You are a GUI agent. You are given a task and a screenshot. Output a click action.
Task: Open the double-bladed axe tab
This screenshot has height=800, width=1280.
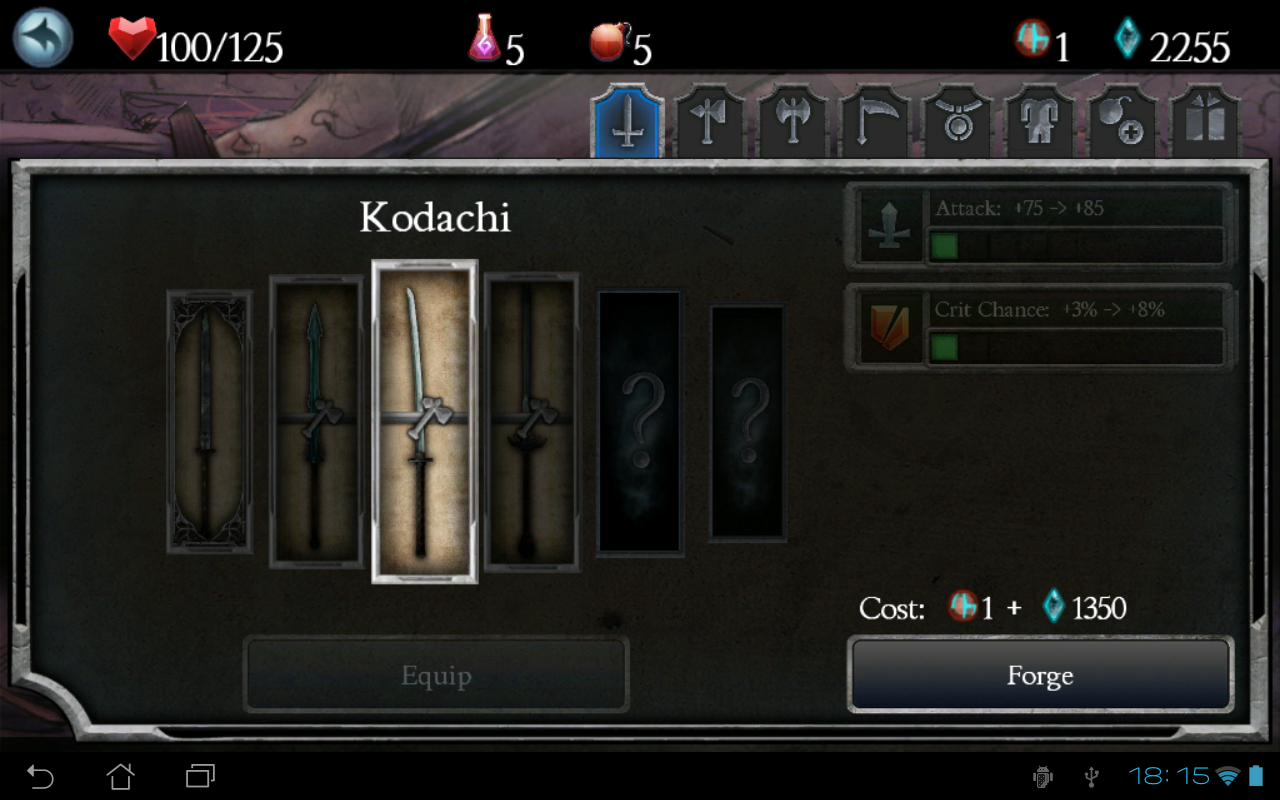coord(792,124)
